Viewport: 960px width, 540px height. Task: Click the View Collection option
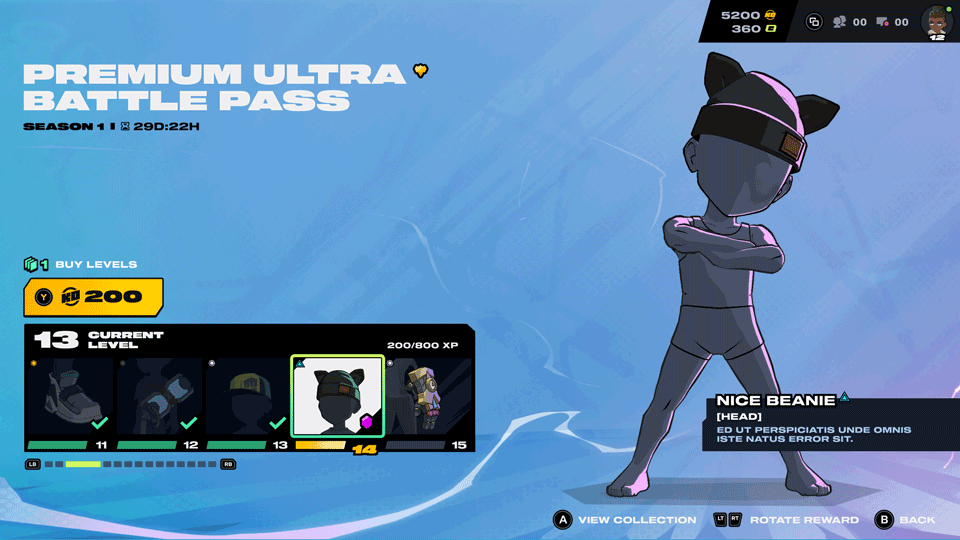625,520
